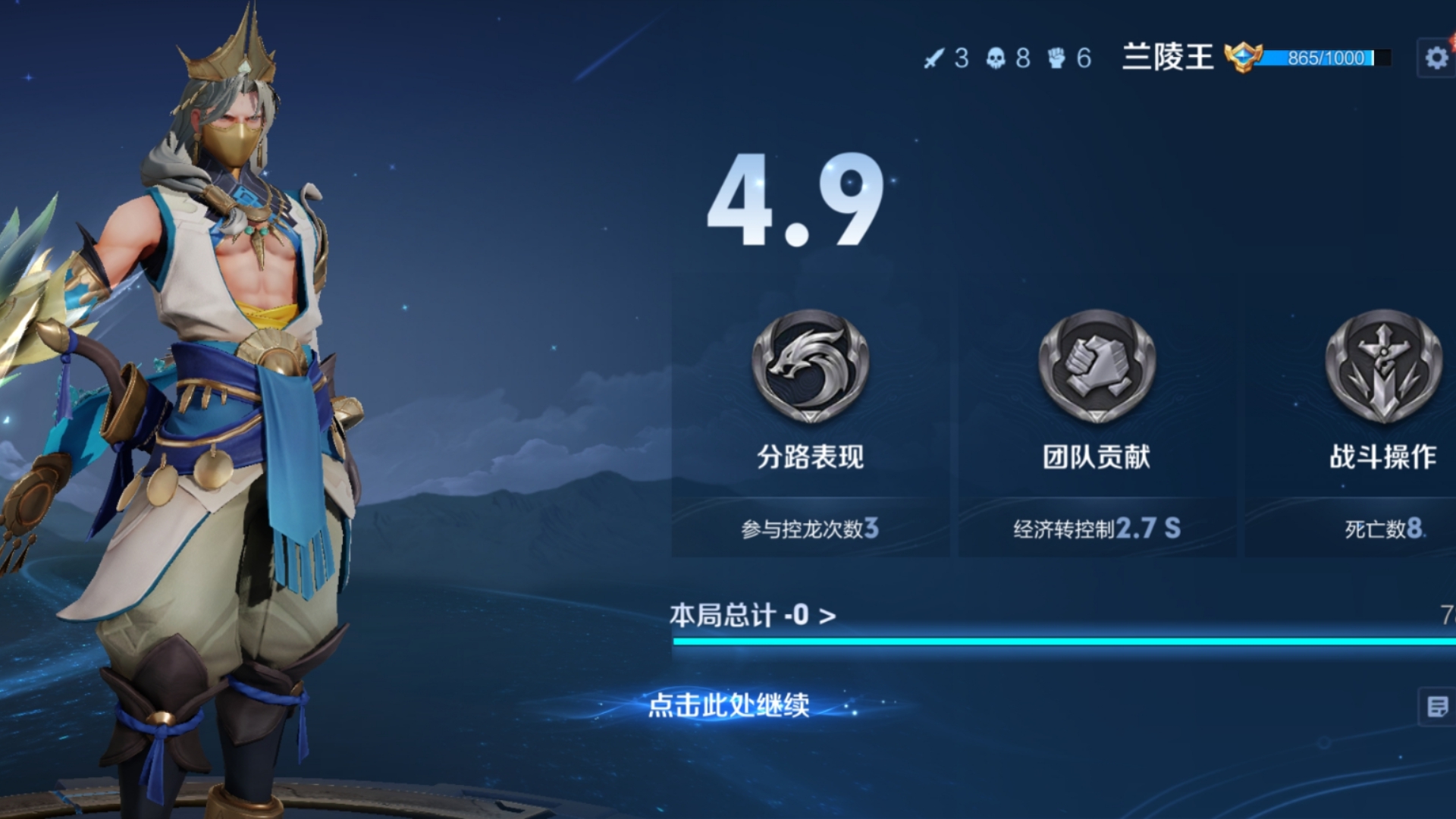Tap 点击此处继续 to continue
Viewport: 1456px width, 819px height.
pyautogui.click(x=729, y=705)
